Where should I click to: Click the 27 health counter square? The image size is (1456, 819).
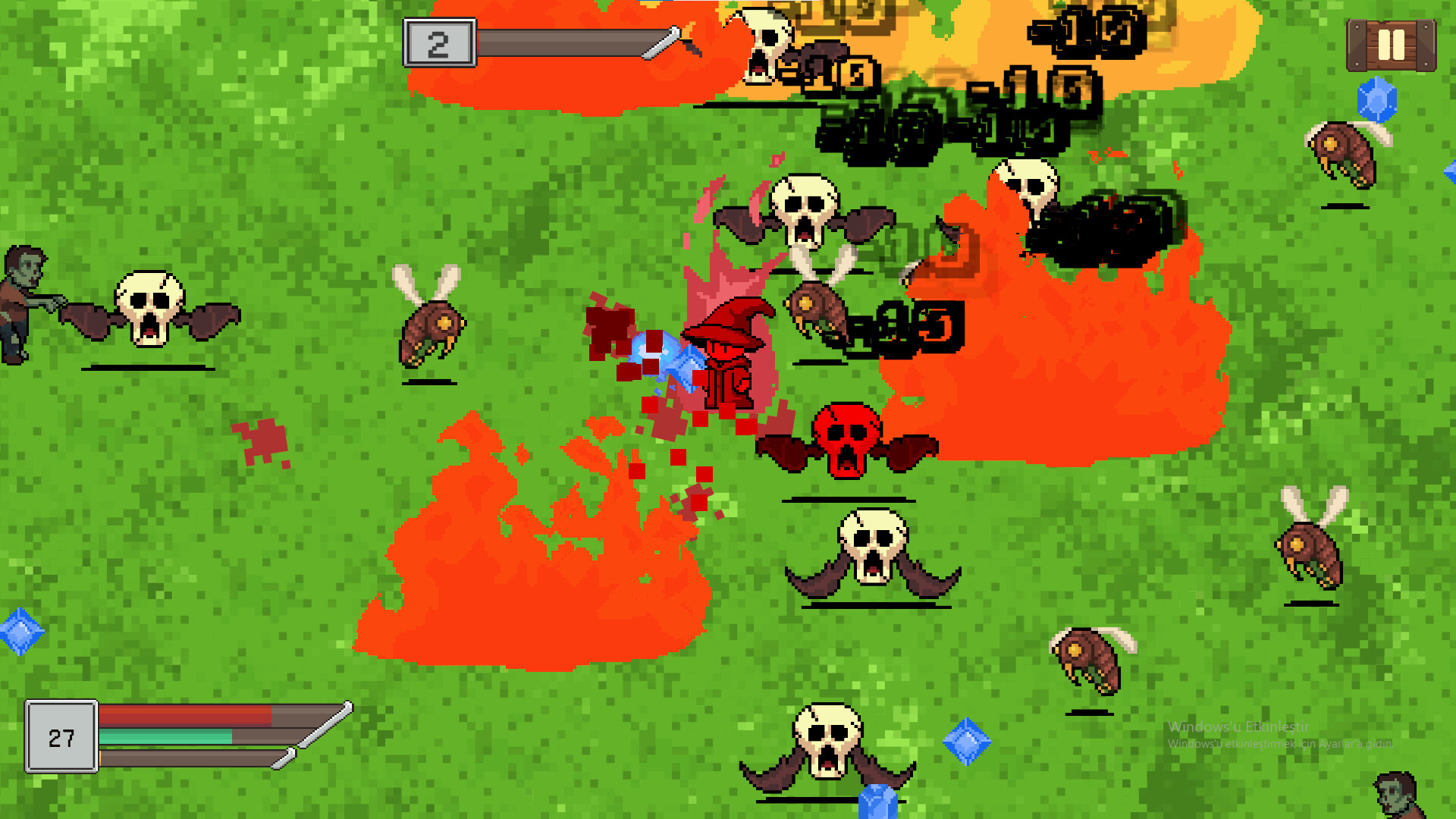[62, 736]
